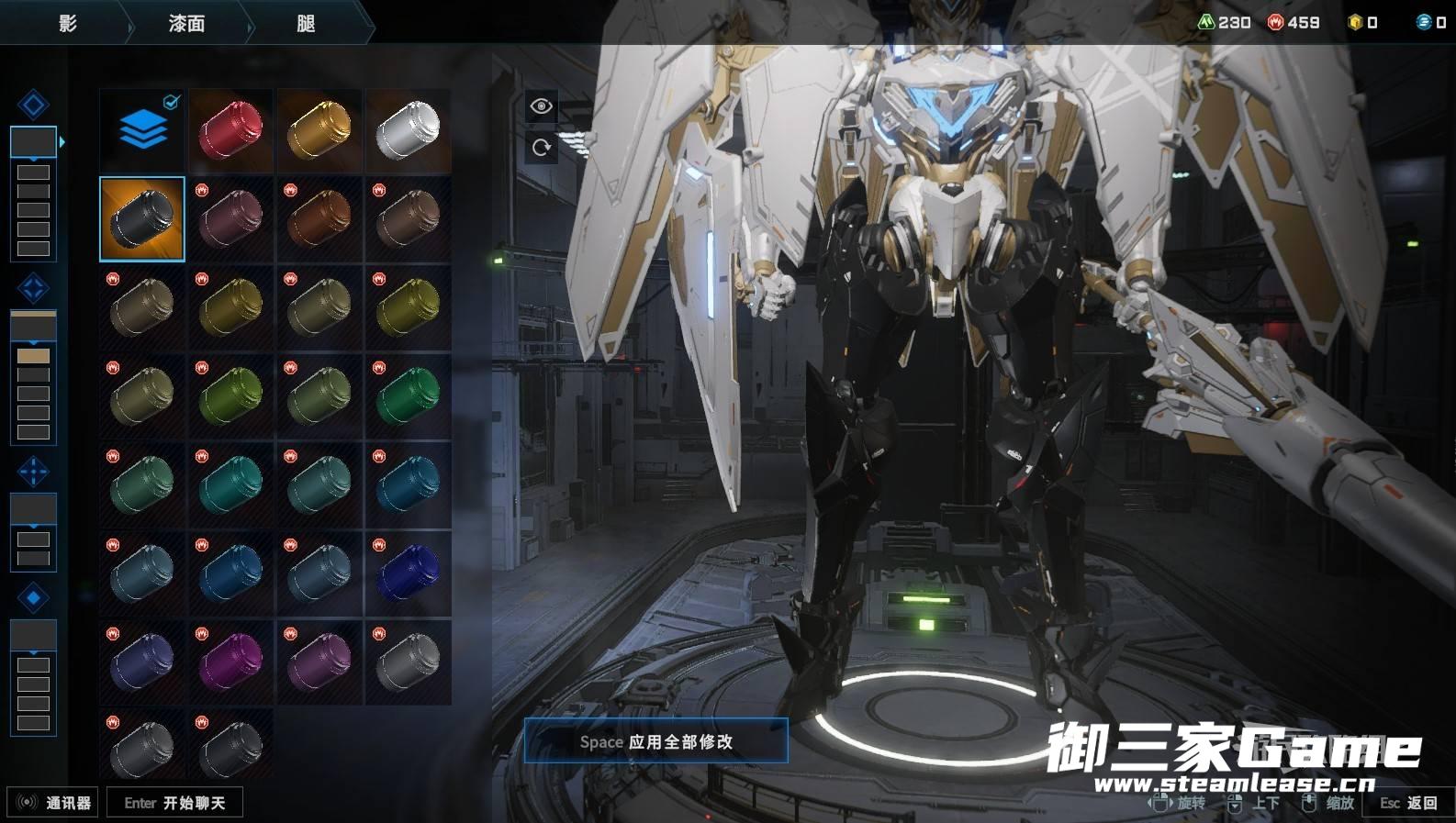Select the 腿 tab

(306, 23)
